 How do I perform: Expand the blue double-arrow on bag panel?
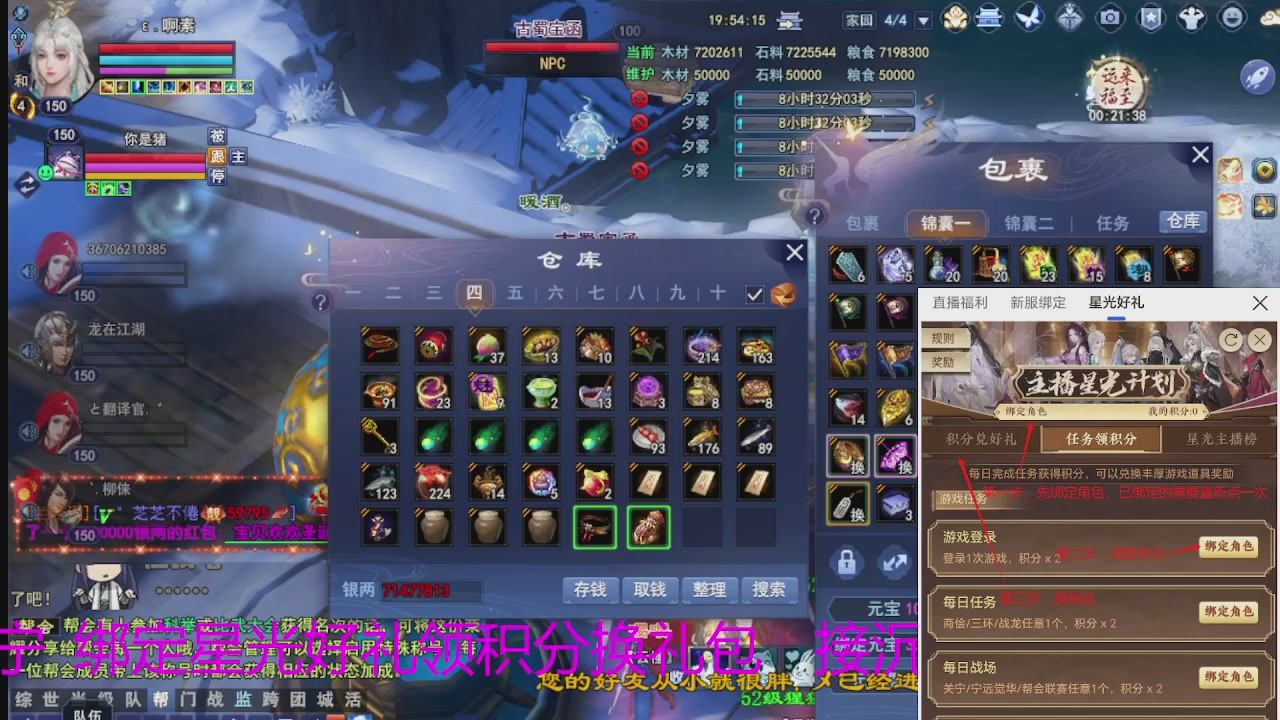(894, 562)
